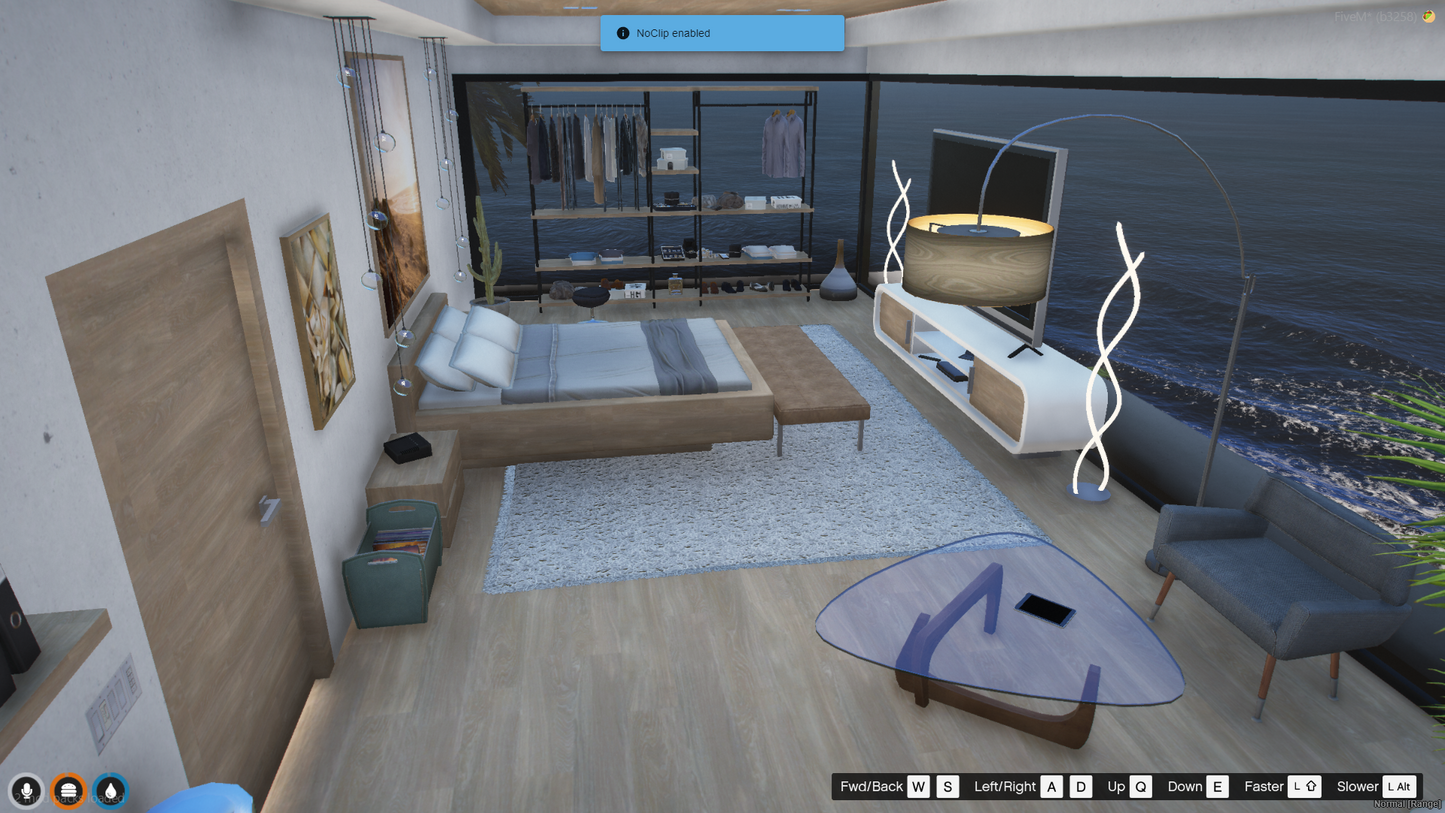Dismiss the NoClip enabled notification
1445x813 pixels.
click(721, 33)
